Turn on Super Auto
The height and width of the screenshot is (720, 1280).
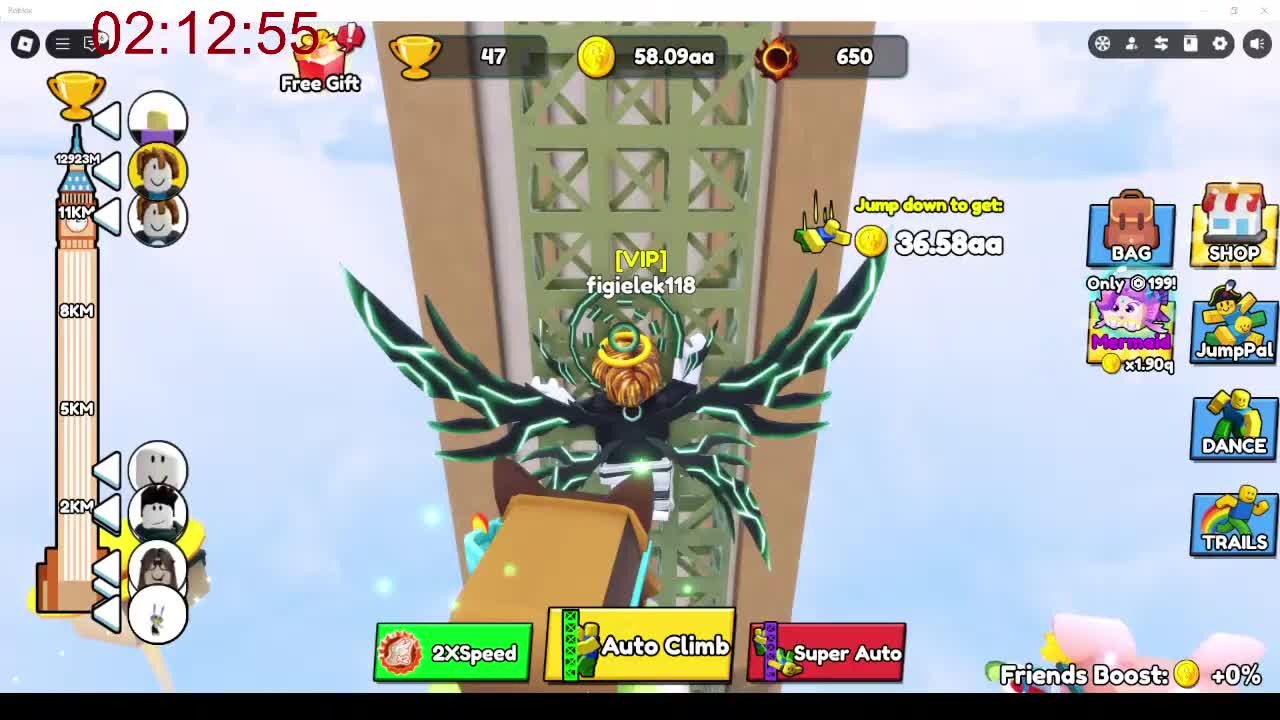(827, 653)
